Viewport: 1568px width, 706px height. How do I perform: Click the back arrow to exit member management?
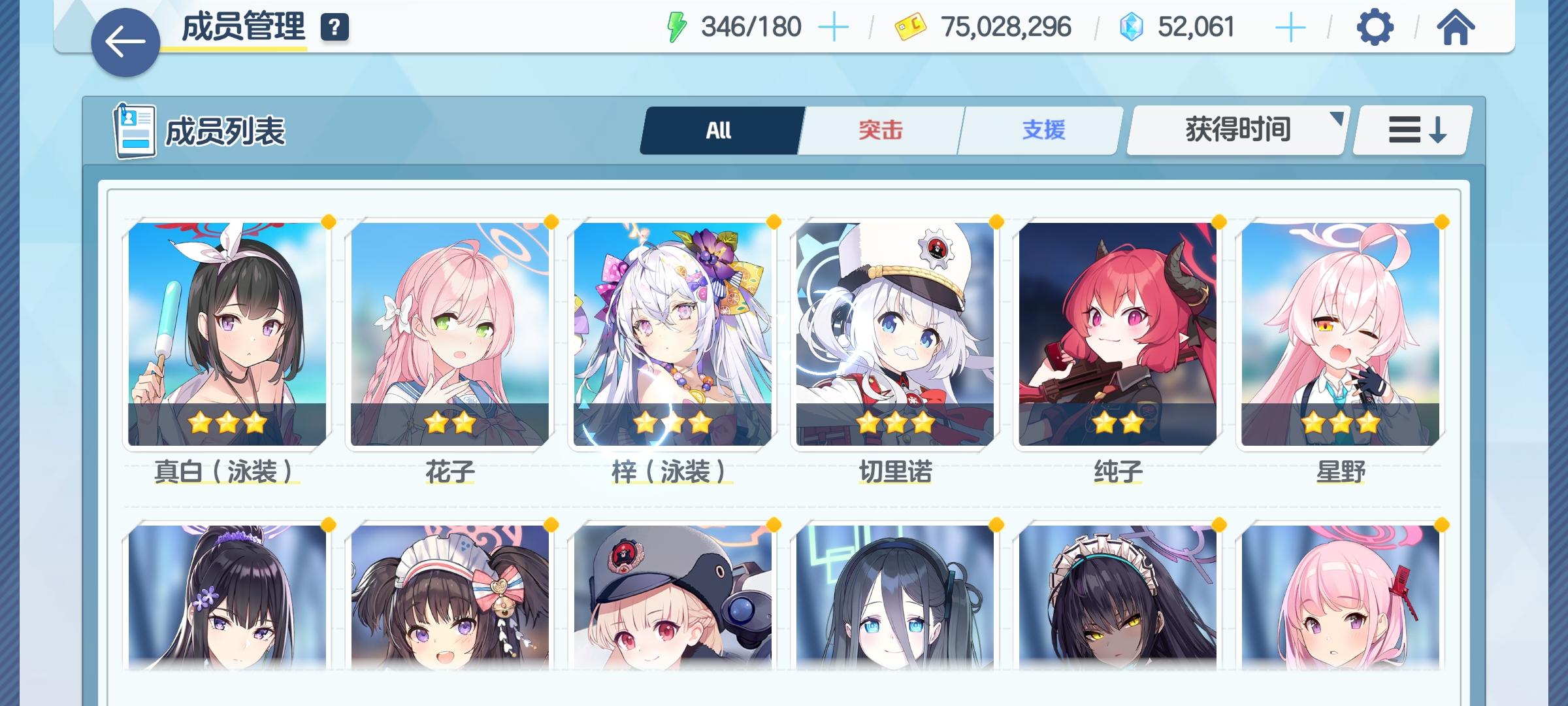[x=126, y=41]
